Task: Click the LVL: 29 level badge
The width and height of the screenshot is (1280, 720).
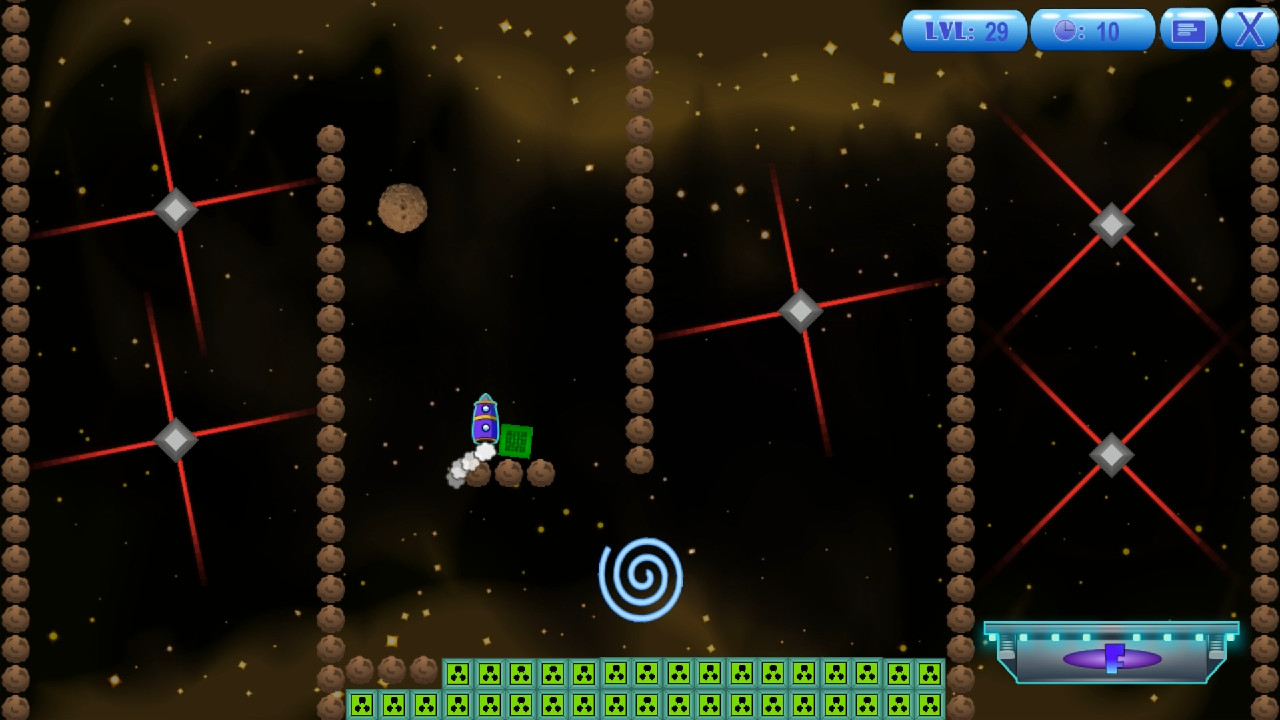Action: (963, 29)
